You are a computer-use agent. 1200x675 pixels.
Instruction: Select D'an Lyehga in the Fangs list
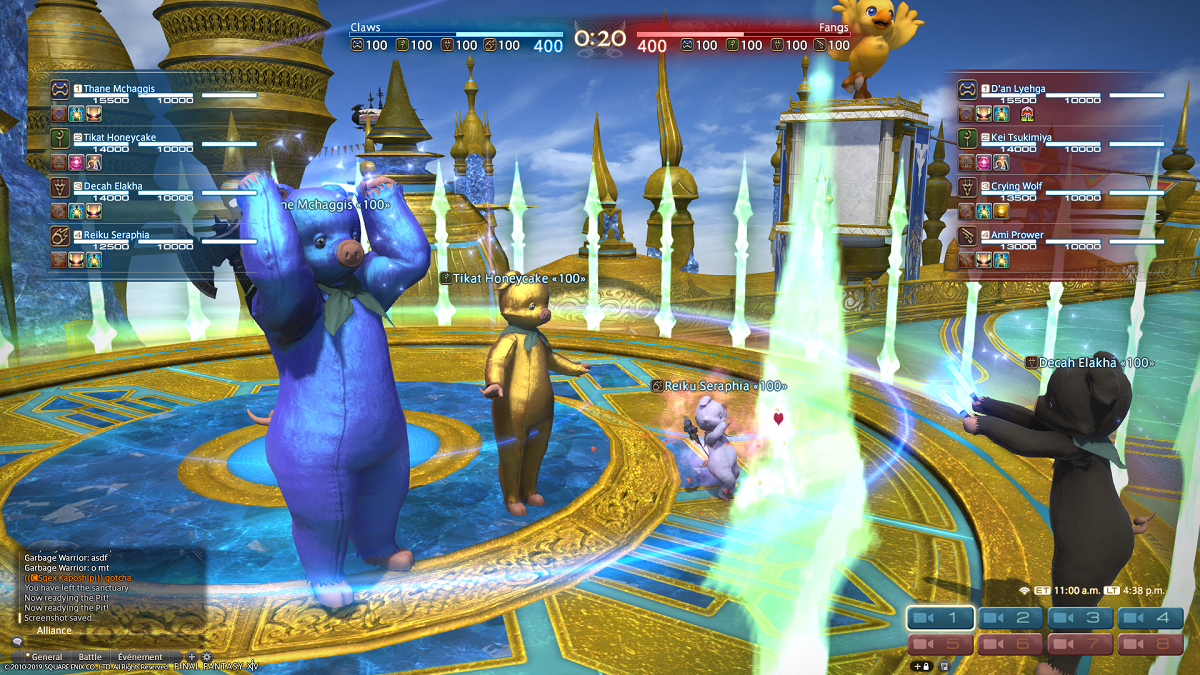click(x=1019, y=89)
